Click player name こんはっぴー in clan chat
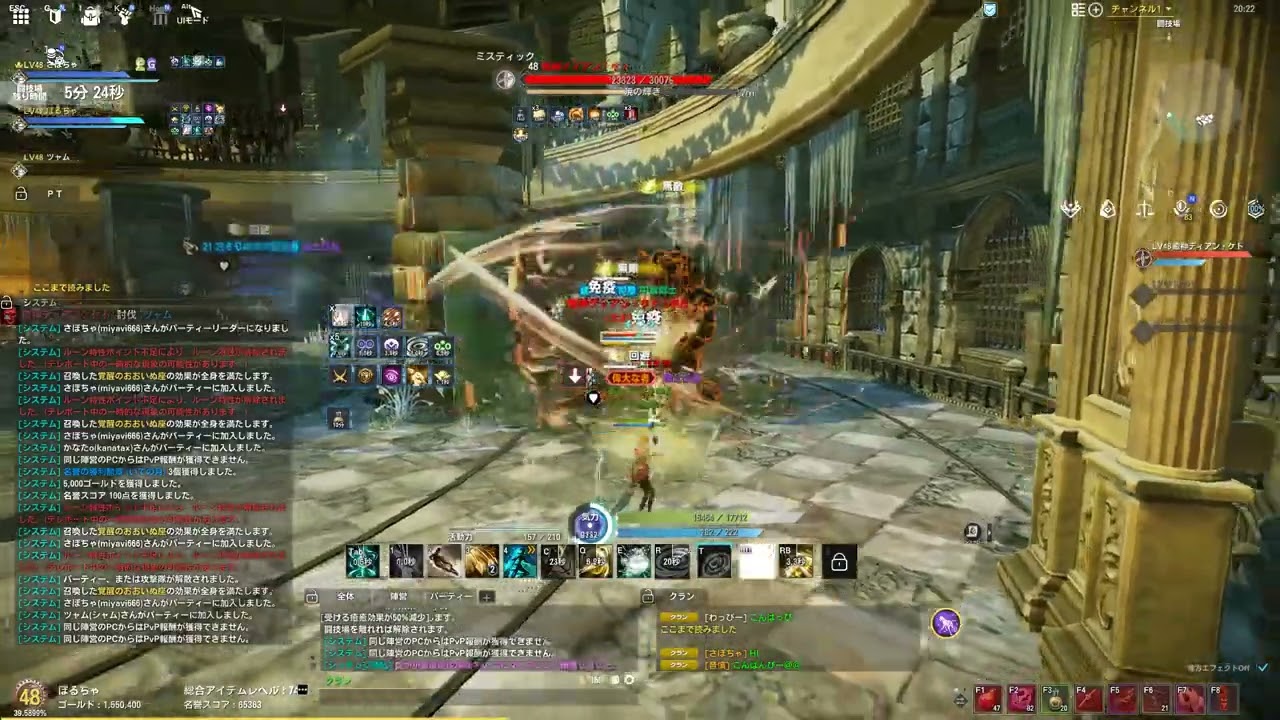Screen dimensions: 1280x720 click(770, 617)
